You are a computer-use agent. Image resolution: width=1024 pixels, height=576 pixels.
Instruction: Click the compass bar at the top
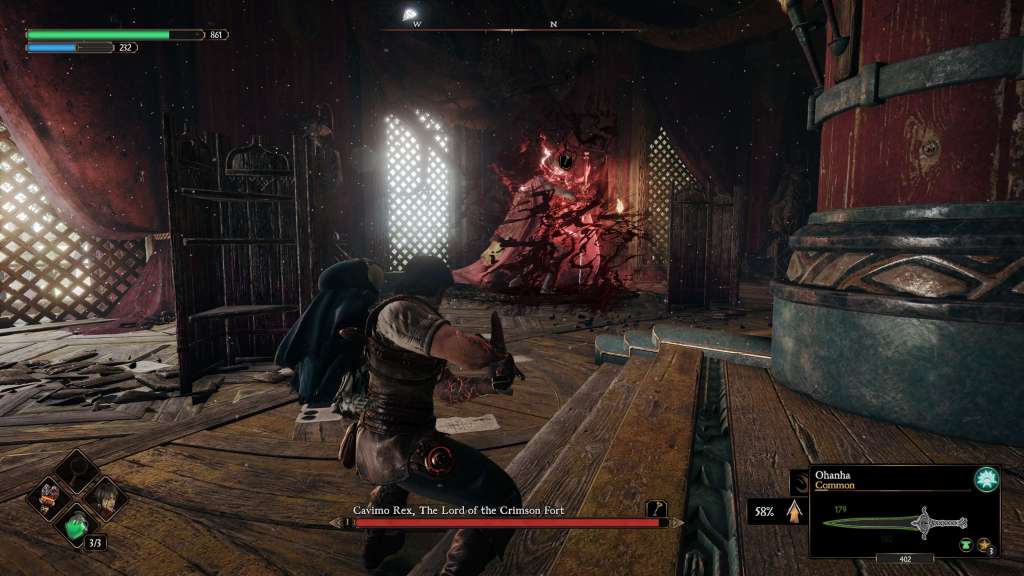pyautogui.click(x=512, y=27)
